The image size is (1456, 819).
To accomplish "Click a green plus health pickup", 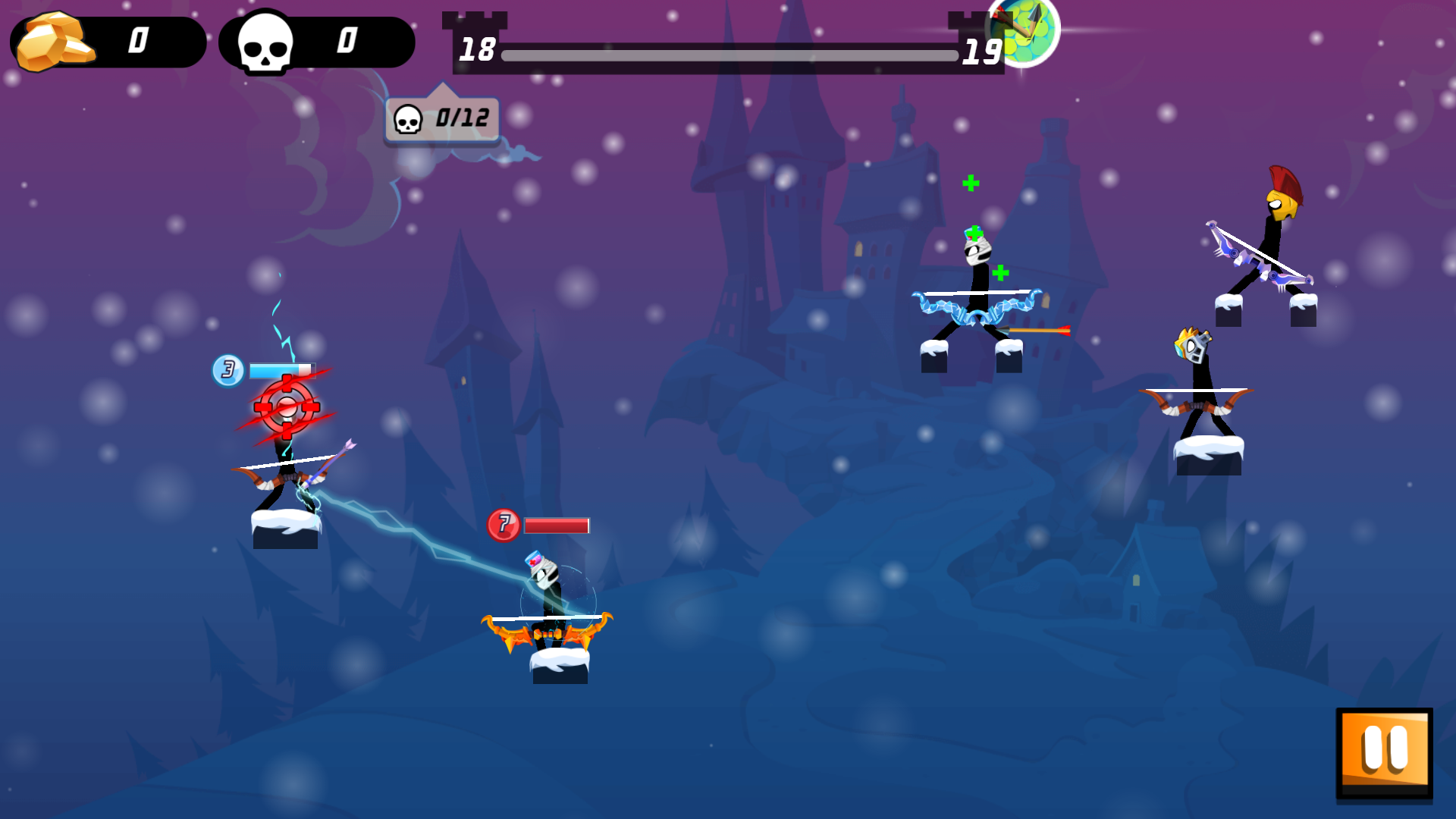I will coord(971,182).
